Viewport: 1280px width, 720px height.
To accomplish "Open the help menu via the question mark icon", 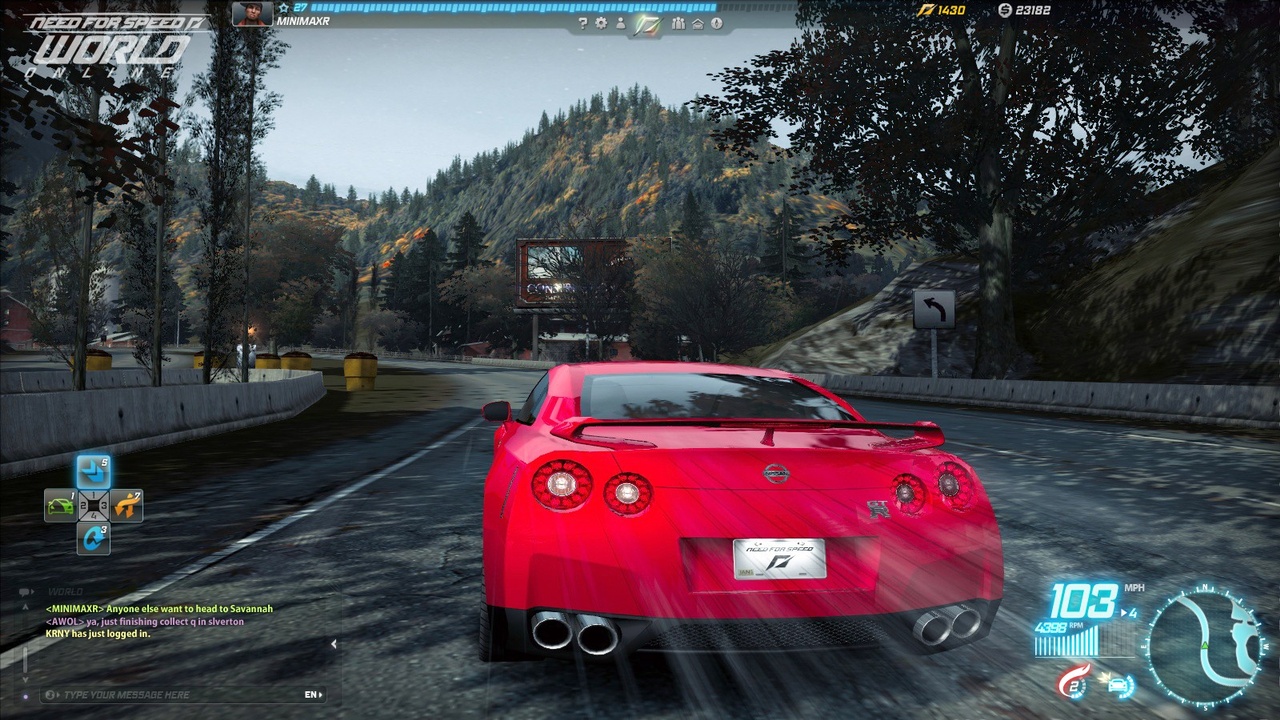I will pyautogui.click(x=583, y=21).
